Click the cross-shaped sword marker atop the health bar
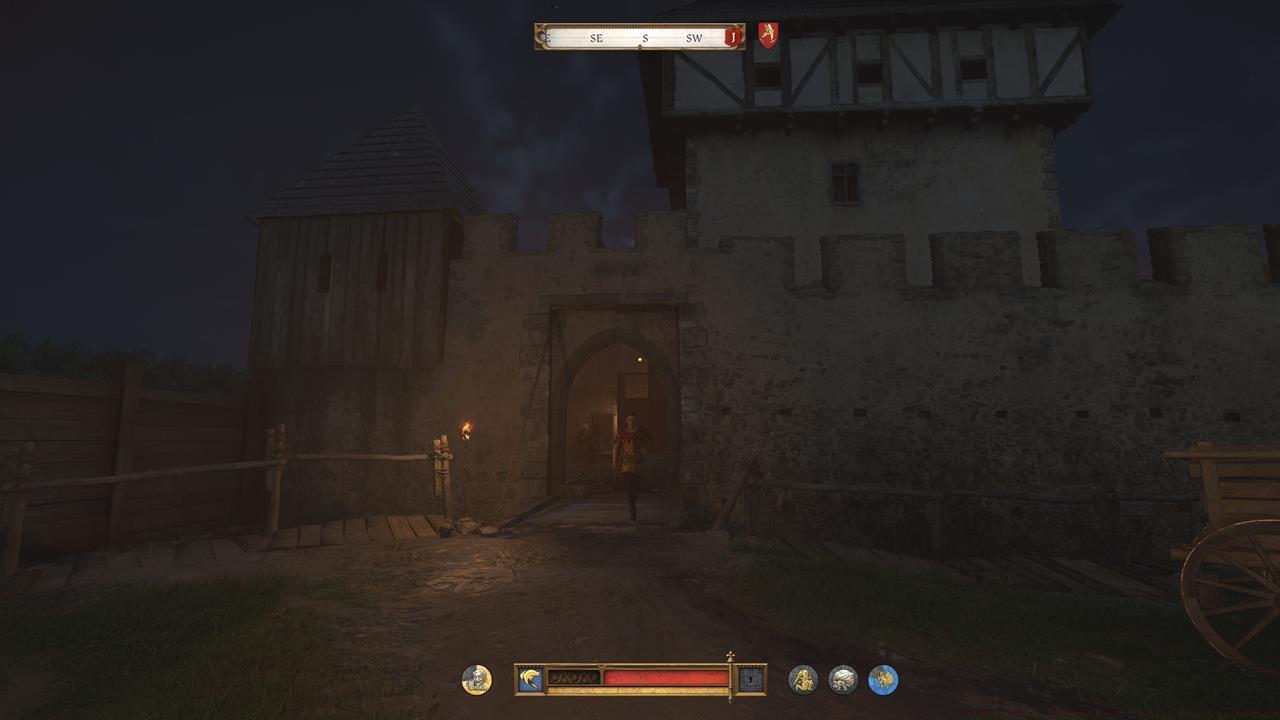 pos(729,656)
